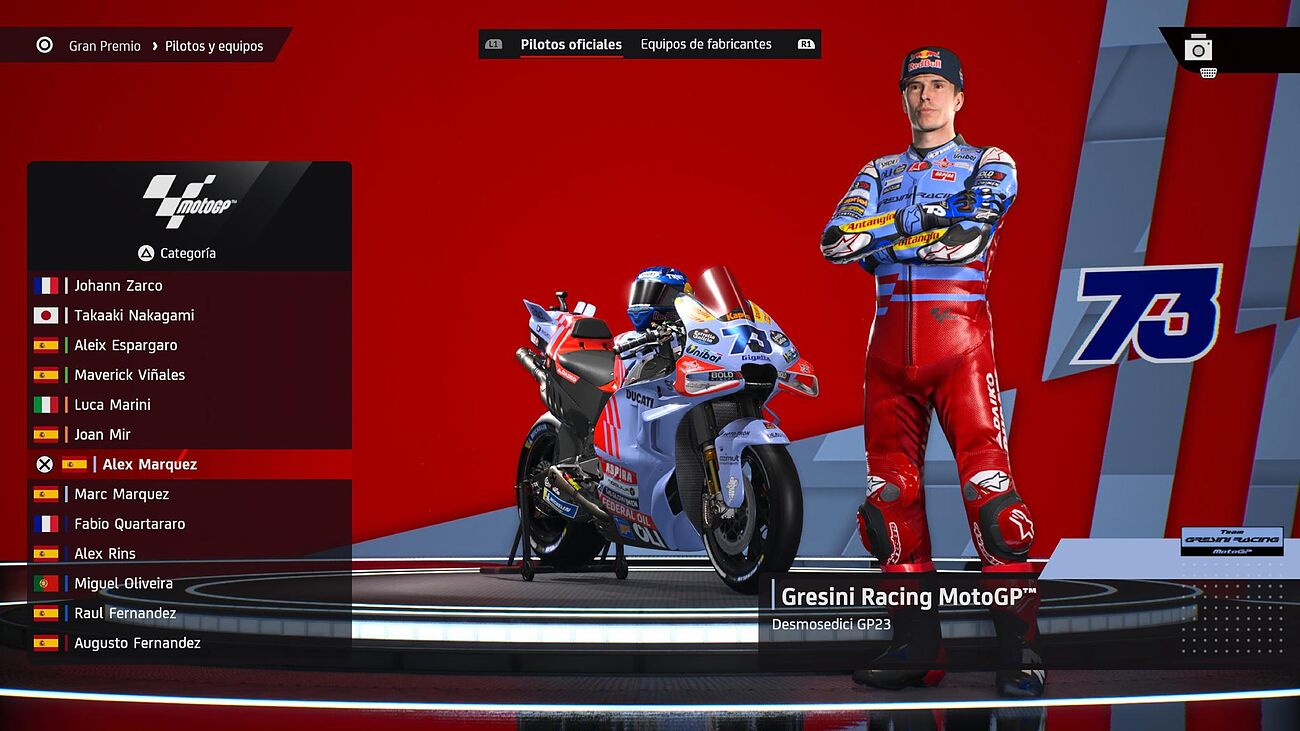Select Fabio Quartararo
1300x731 pixels.
(x=129, y=524)
